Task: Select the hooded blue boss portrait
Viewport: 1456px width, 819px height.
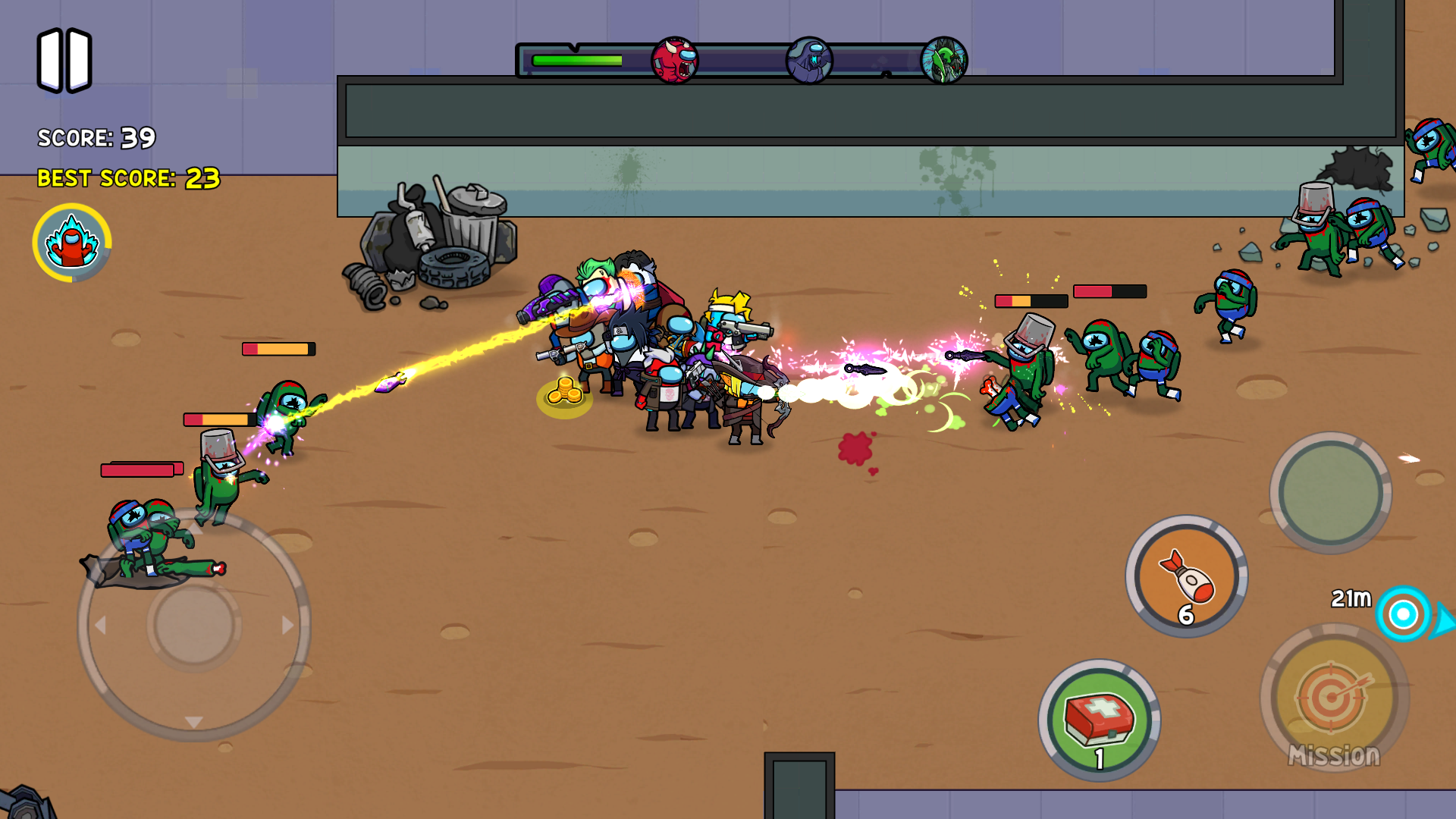Action: 811,59
